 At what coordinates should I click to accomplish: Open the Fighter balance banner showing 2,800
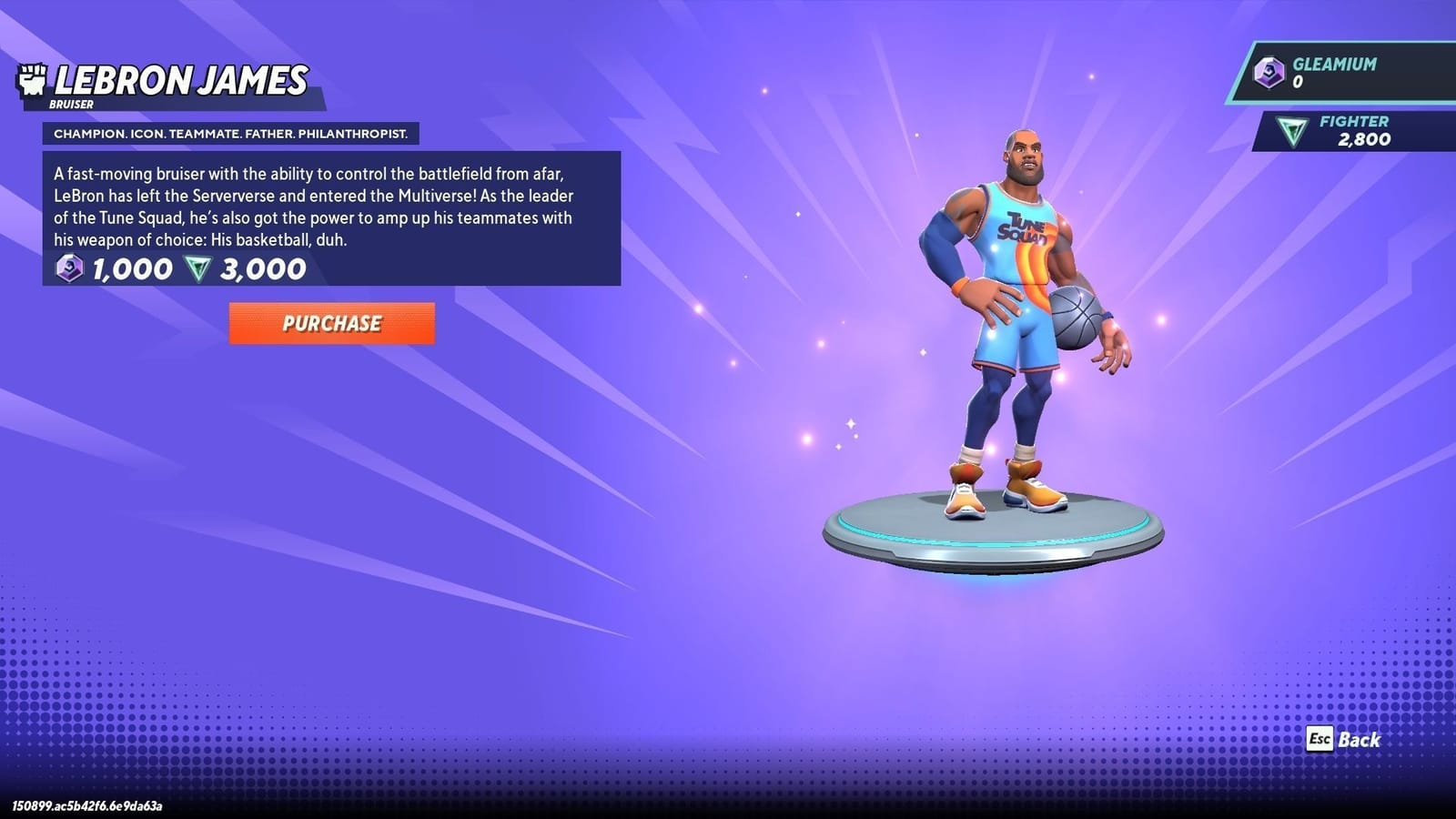1347,132
